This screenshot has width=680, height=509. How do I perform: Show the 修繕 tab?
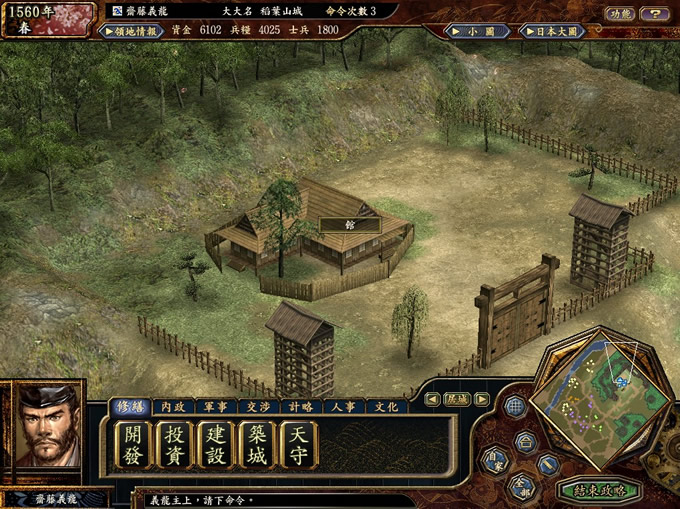pos(131,407)
